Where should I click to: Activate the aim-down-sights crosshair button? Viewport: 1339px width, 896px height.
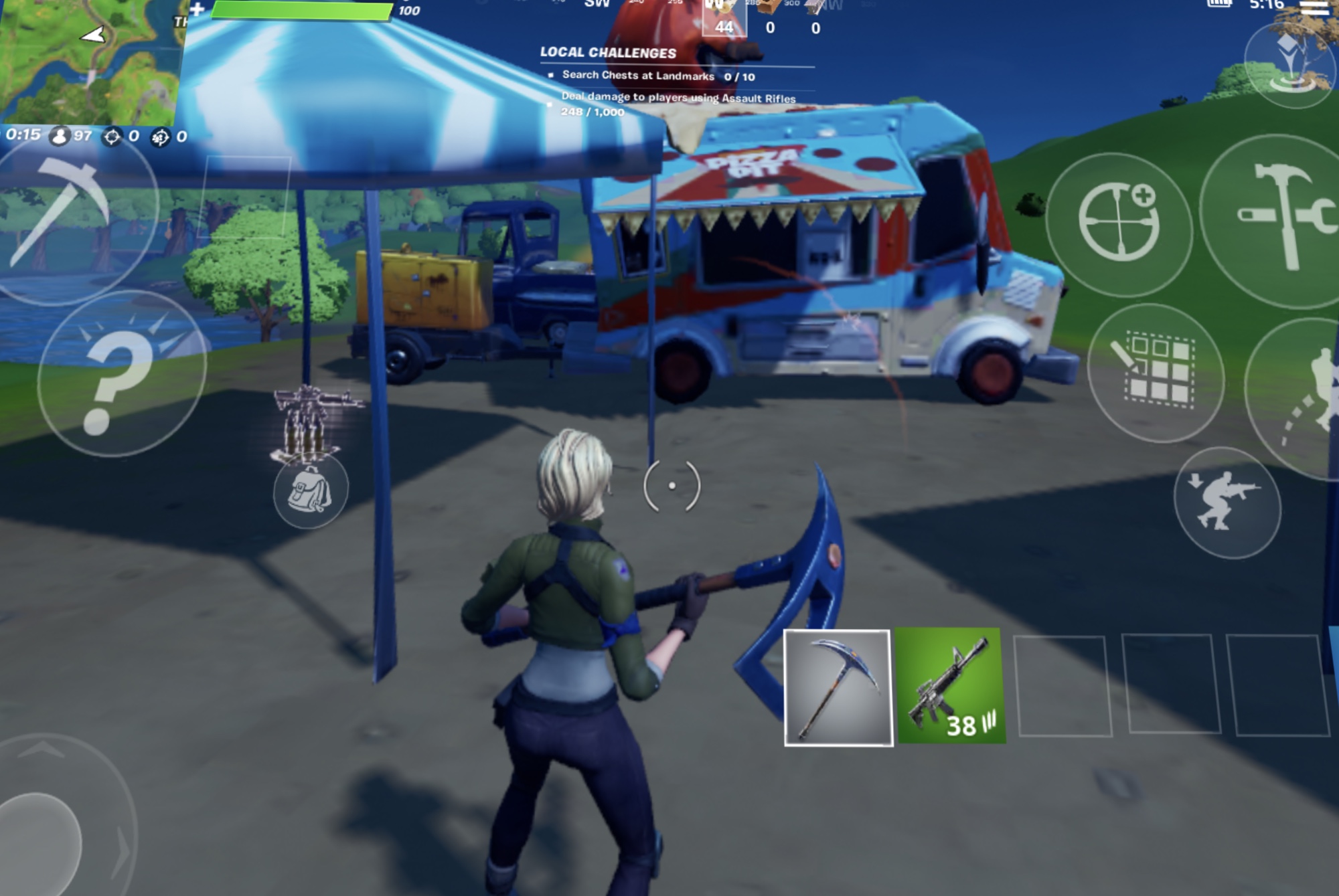tap(1118, 224)
